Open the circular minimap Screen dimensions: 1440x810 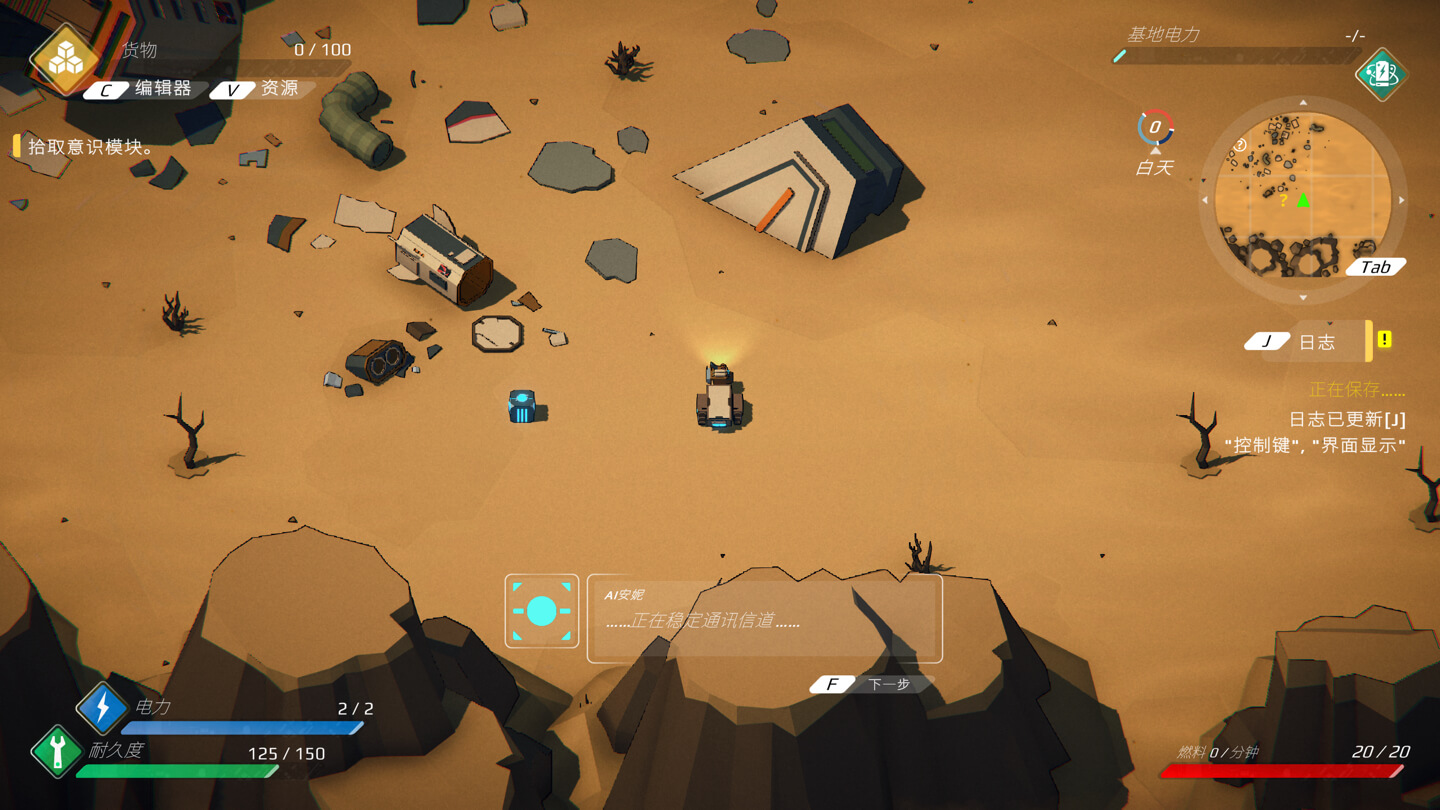pos(1302,200)
